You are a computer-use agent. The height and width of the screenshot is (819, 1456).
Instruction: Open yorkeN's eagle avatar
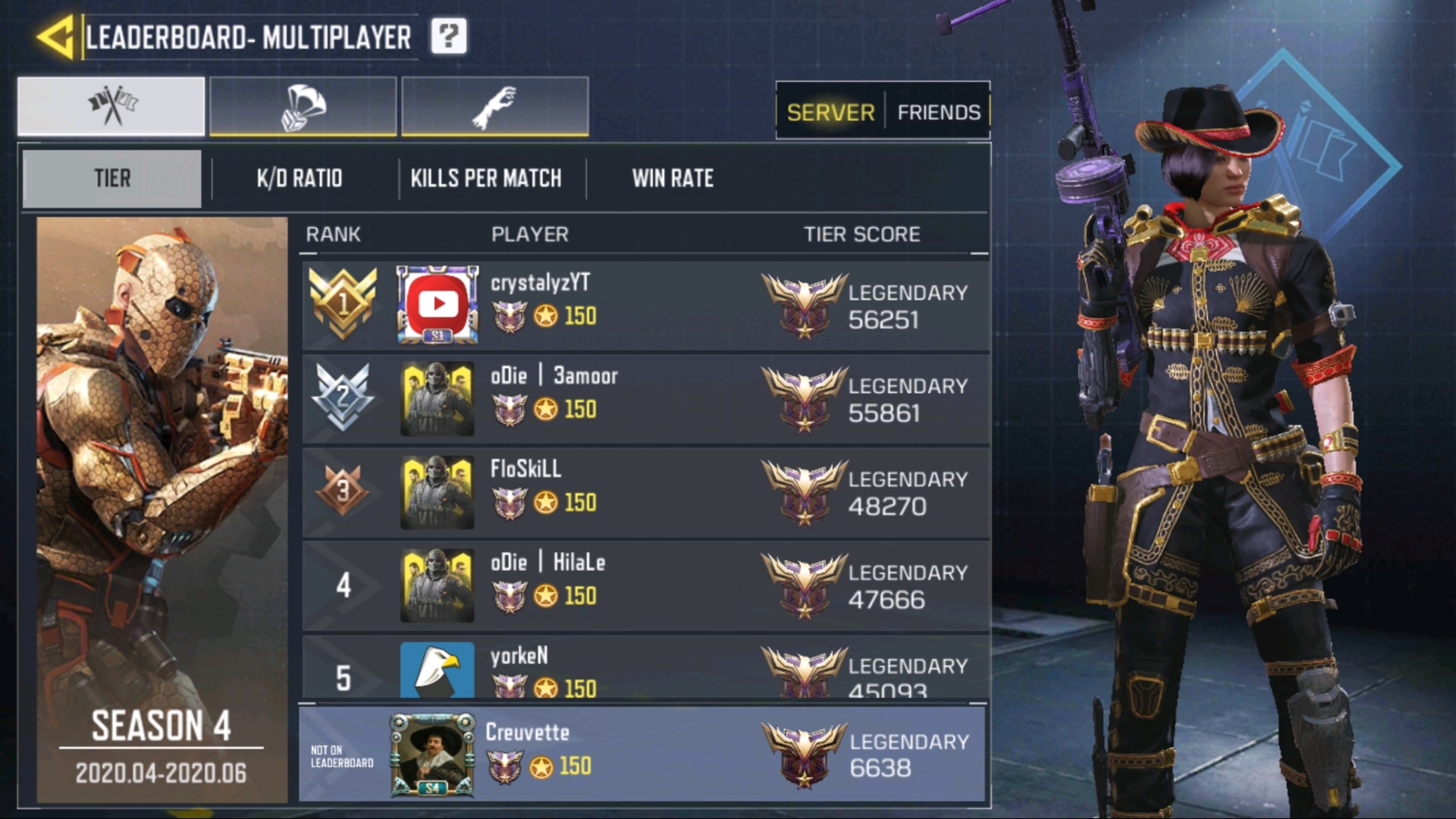tap(437, 670)
